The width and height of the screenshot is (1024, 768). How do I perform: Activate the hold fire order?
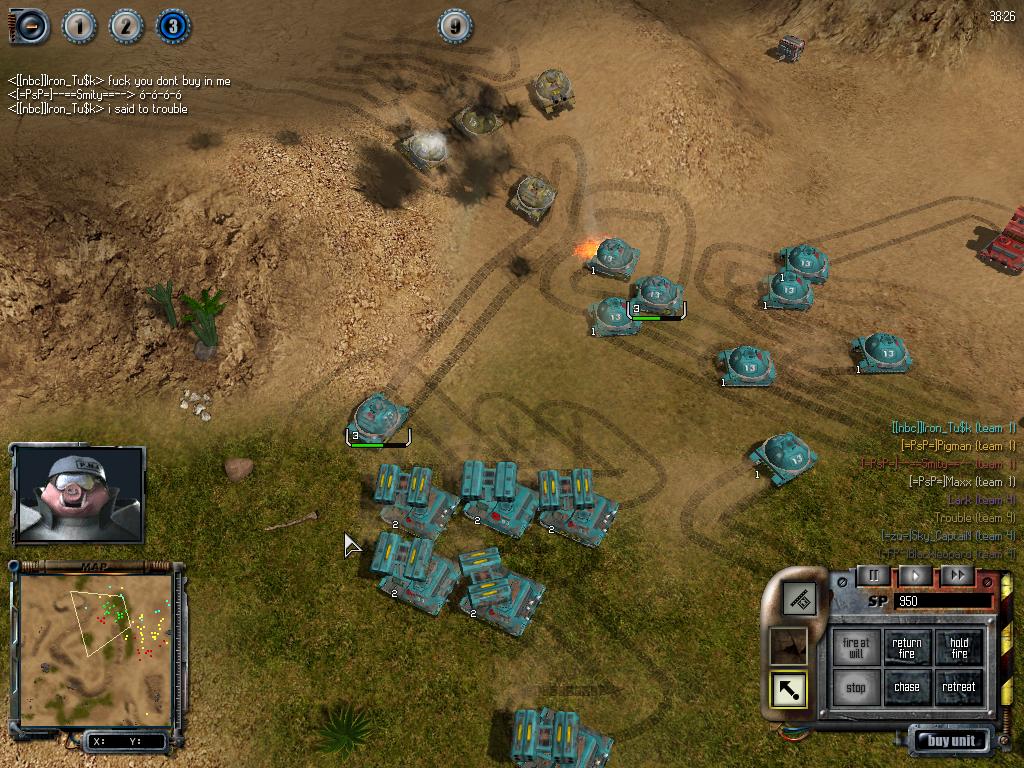[959, 648]
